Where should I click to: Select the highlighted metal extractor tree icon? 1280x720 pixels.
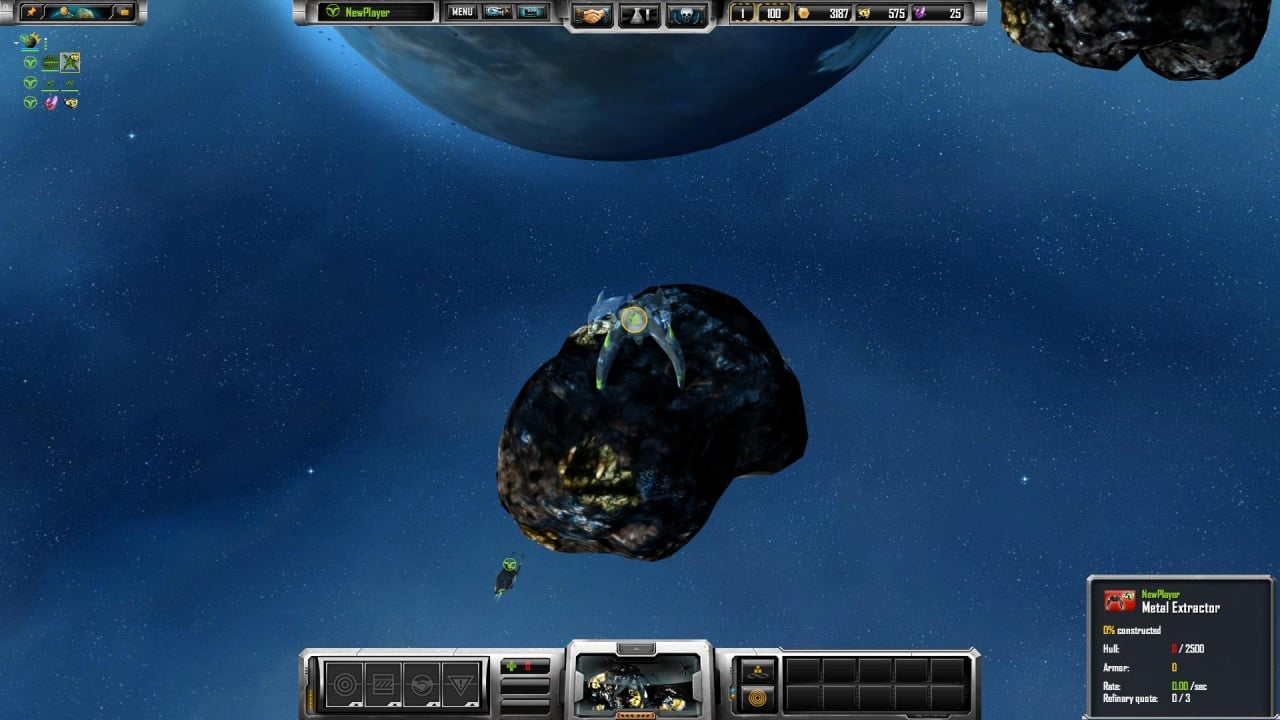(70, 63)
